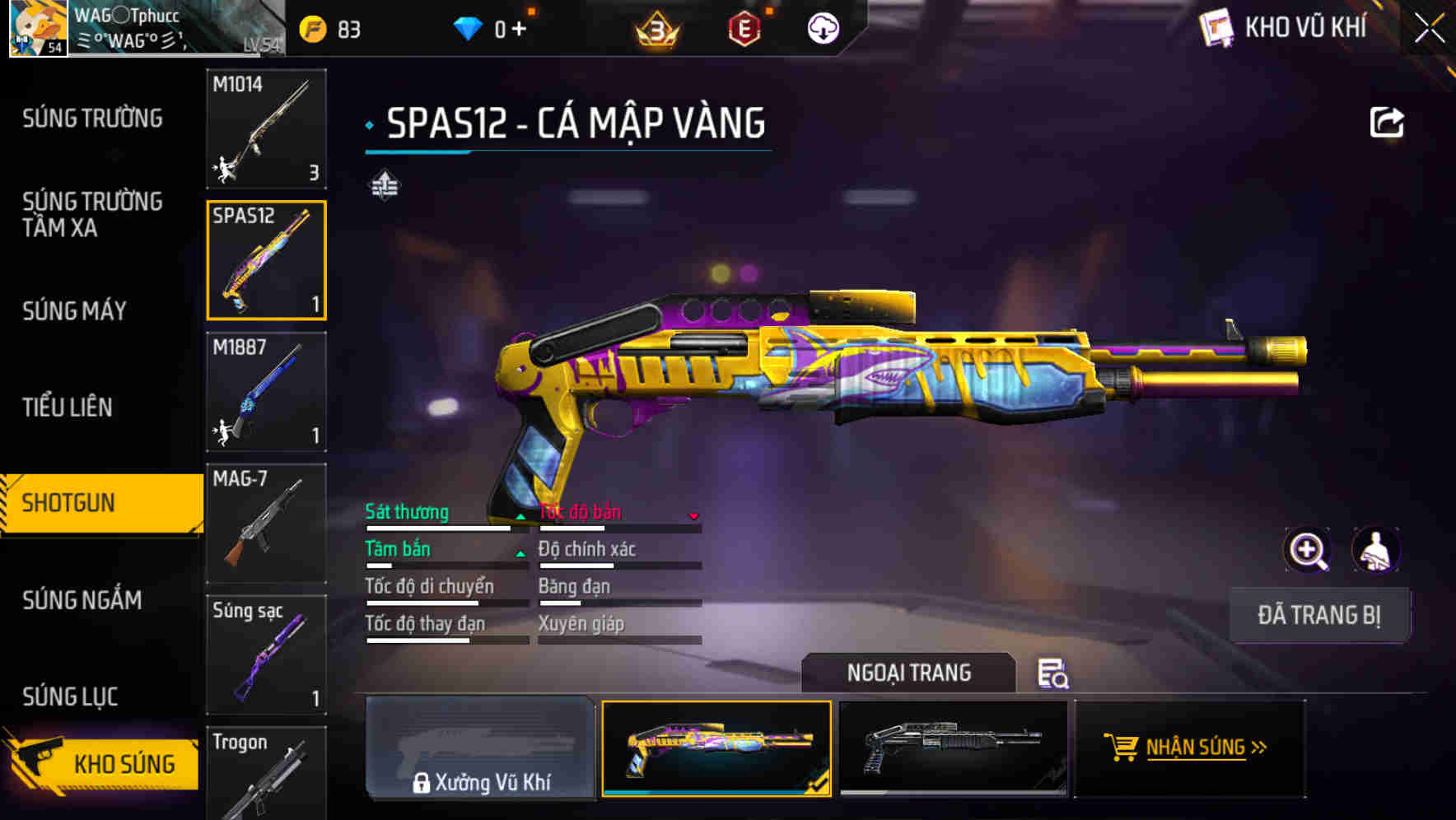The image size is (1456, 820).
Task: Zoom in with the magnifier icon
Action: pos(1307,550)
